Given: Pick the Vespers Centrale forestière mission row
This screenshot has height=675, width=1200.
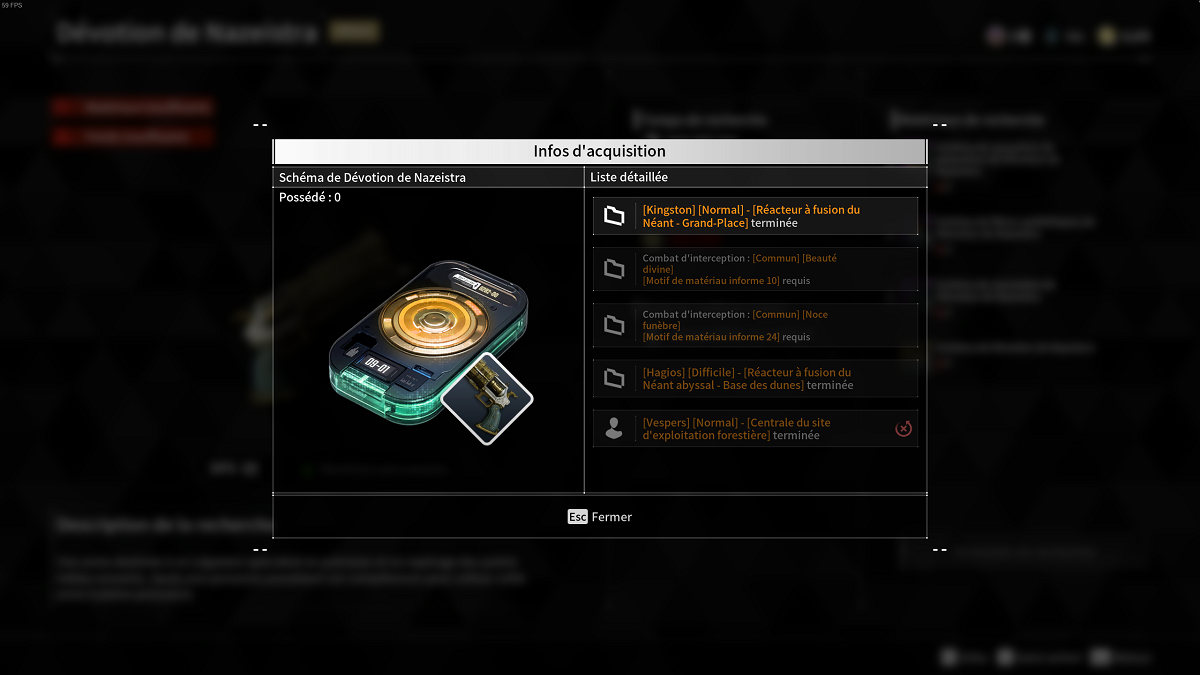Looking at the screenshot, I should (x=755, y=429).
